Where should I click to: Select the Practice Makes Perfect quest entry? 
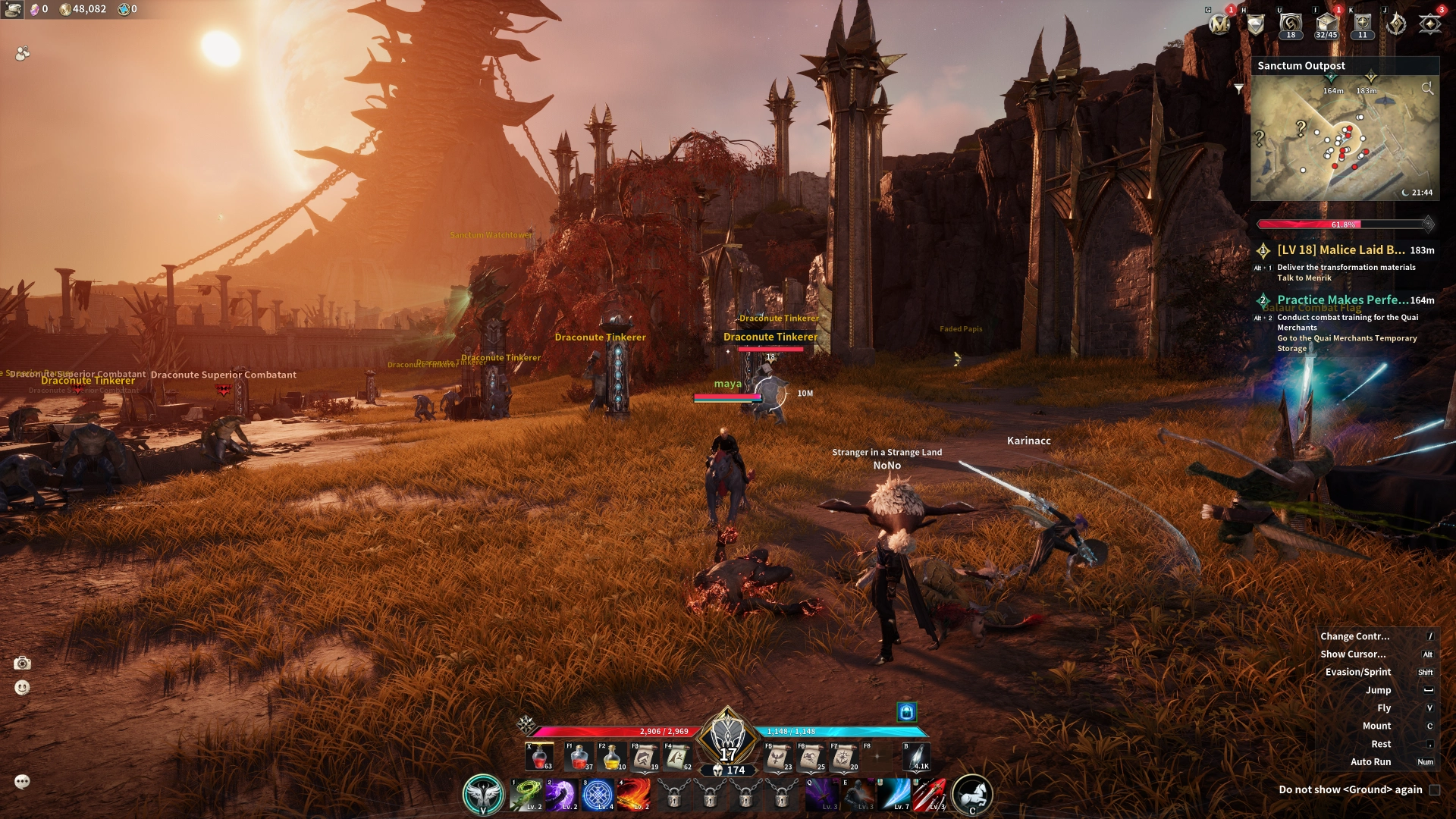point(1342,300)
